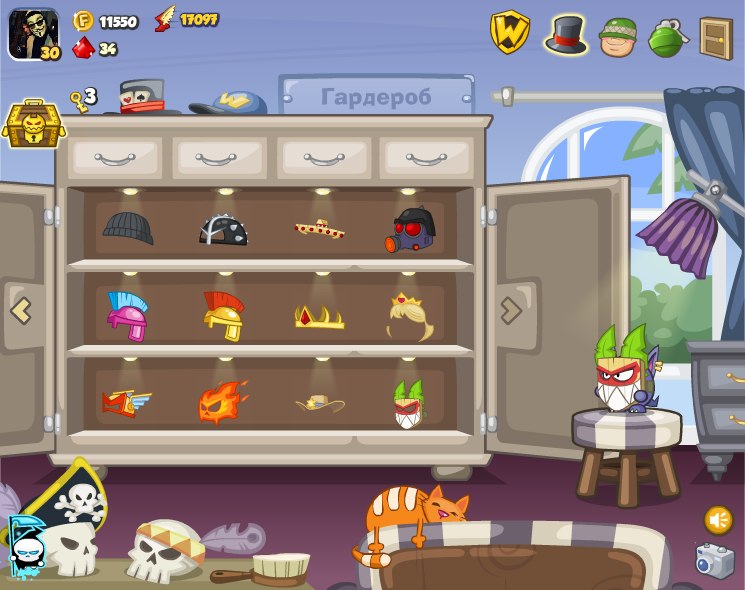Pick the red sombrero hat
This screenshot has width=745, height=590.
[319, 229]
